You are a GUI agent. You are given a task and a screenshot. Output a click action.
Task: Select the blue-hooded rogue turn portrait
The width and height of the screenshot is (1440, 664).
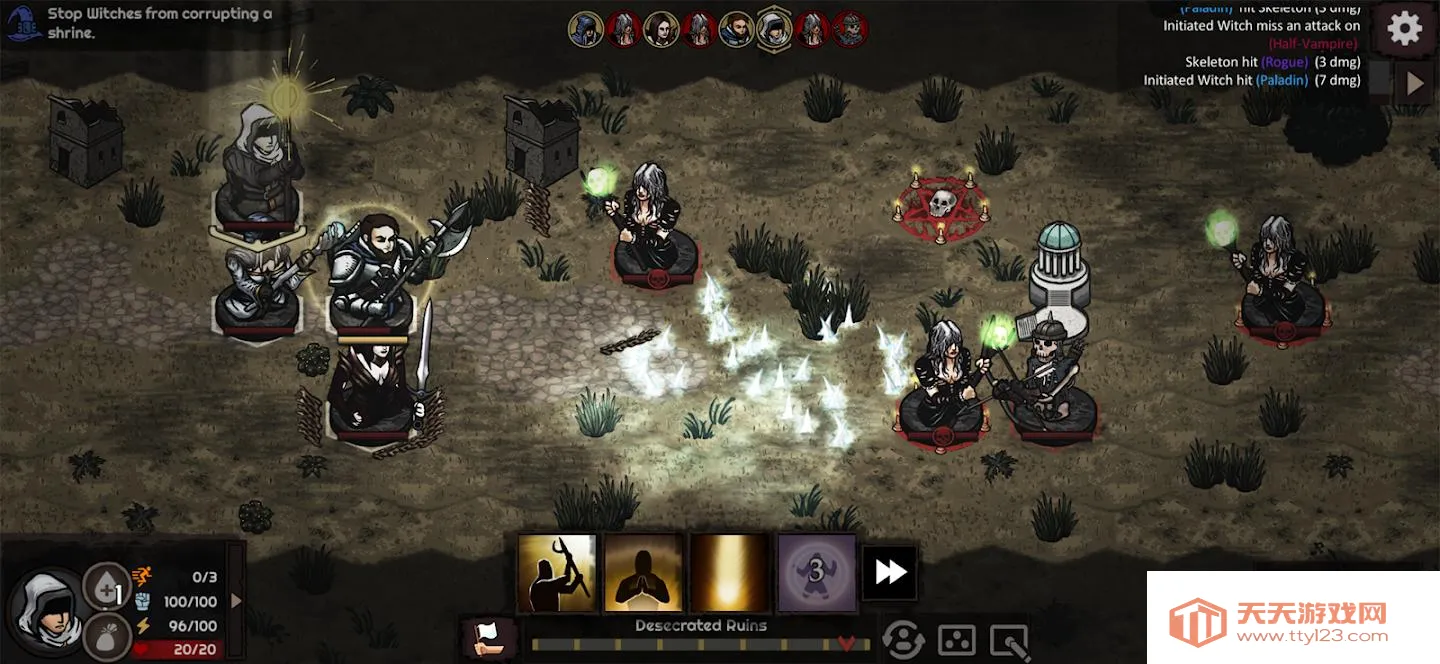coord(586,30)
